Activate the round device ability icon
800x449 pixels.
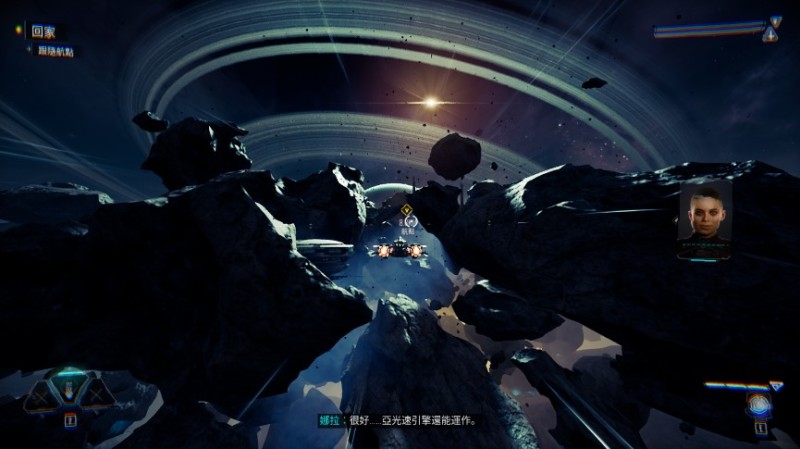click(758, 405)
